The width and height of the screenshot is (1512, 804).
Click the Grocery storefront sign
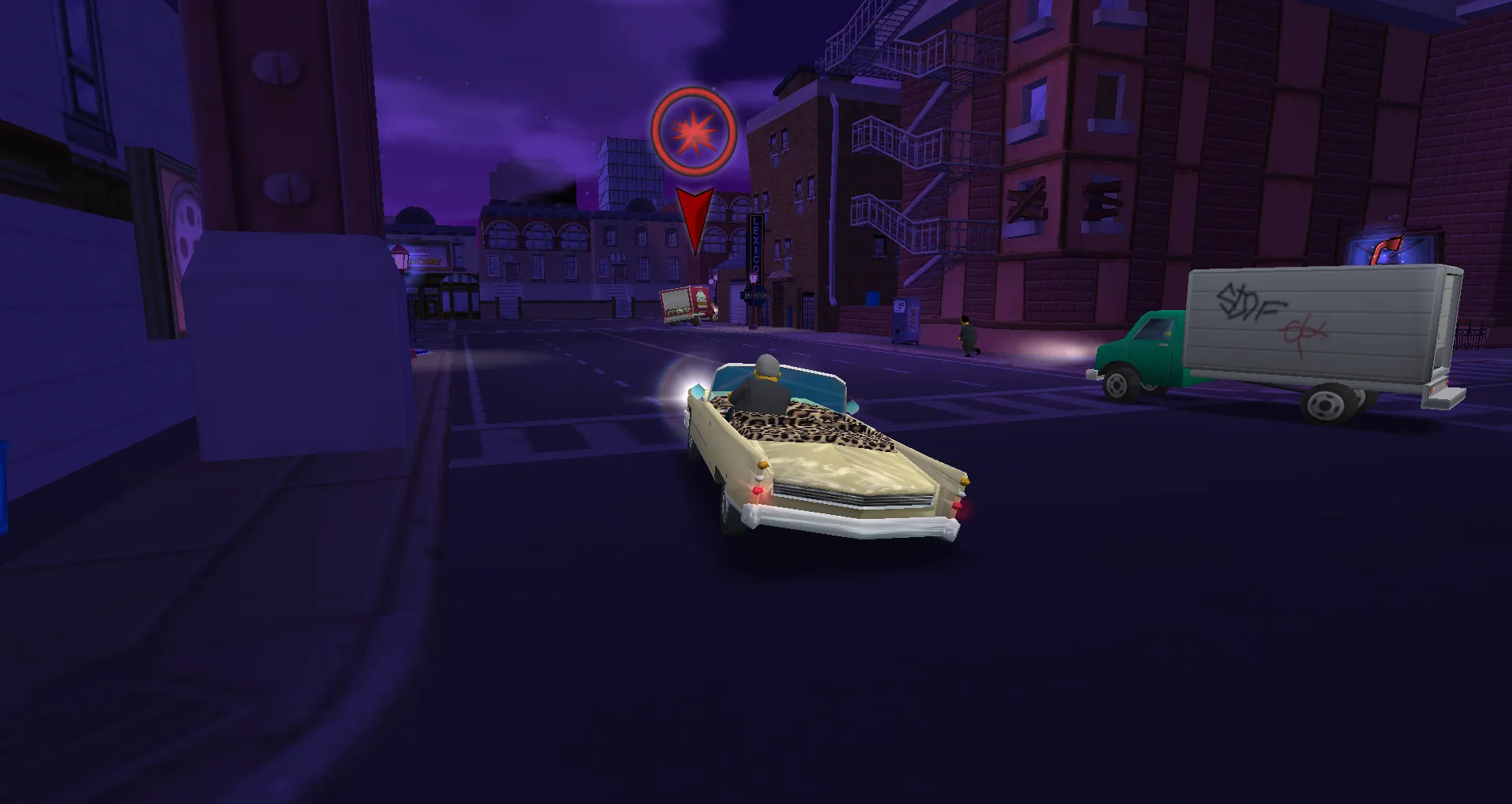(426, 260)
